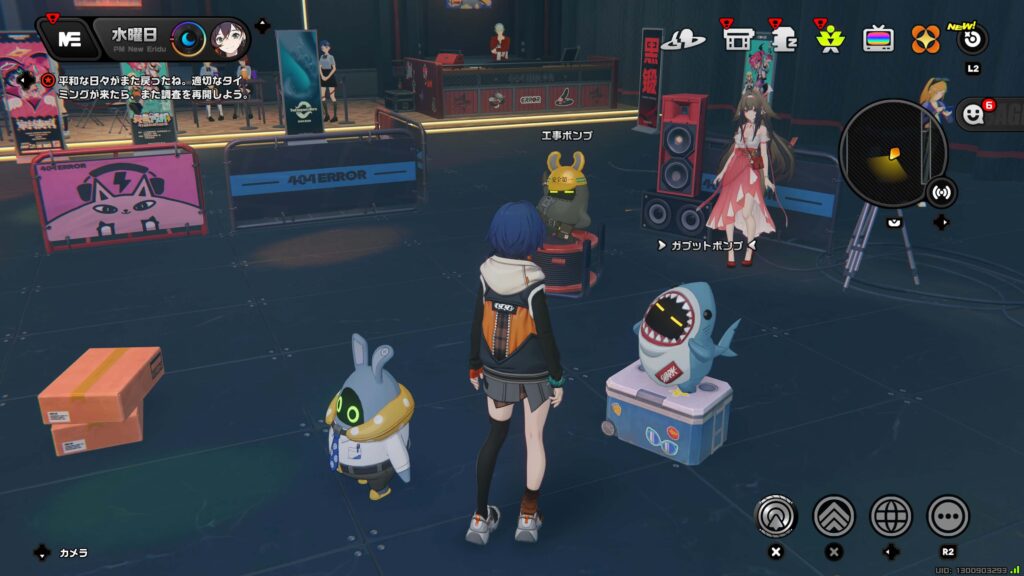
Task: Activate the triple chevron sprint button
Action: (833, 516)
